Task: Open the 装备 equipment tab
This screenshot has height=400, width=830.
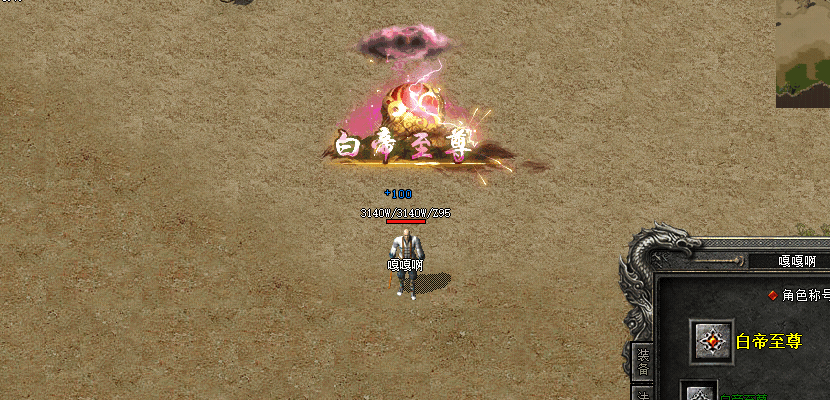Action: coord(643,362)
